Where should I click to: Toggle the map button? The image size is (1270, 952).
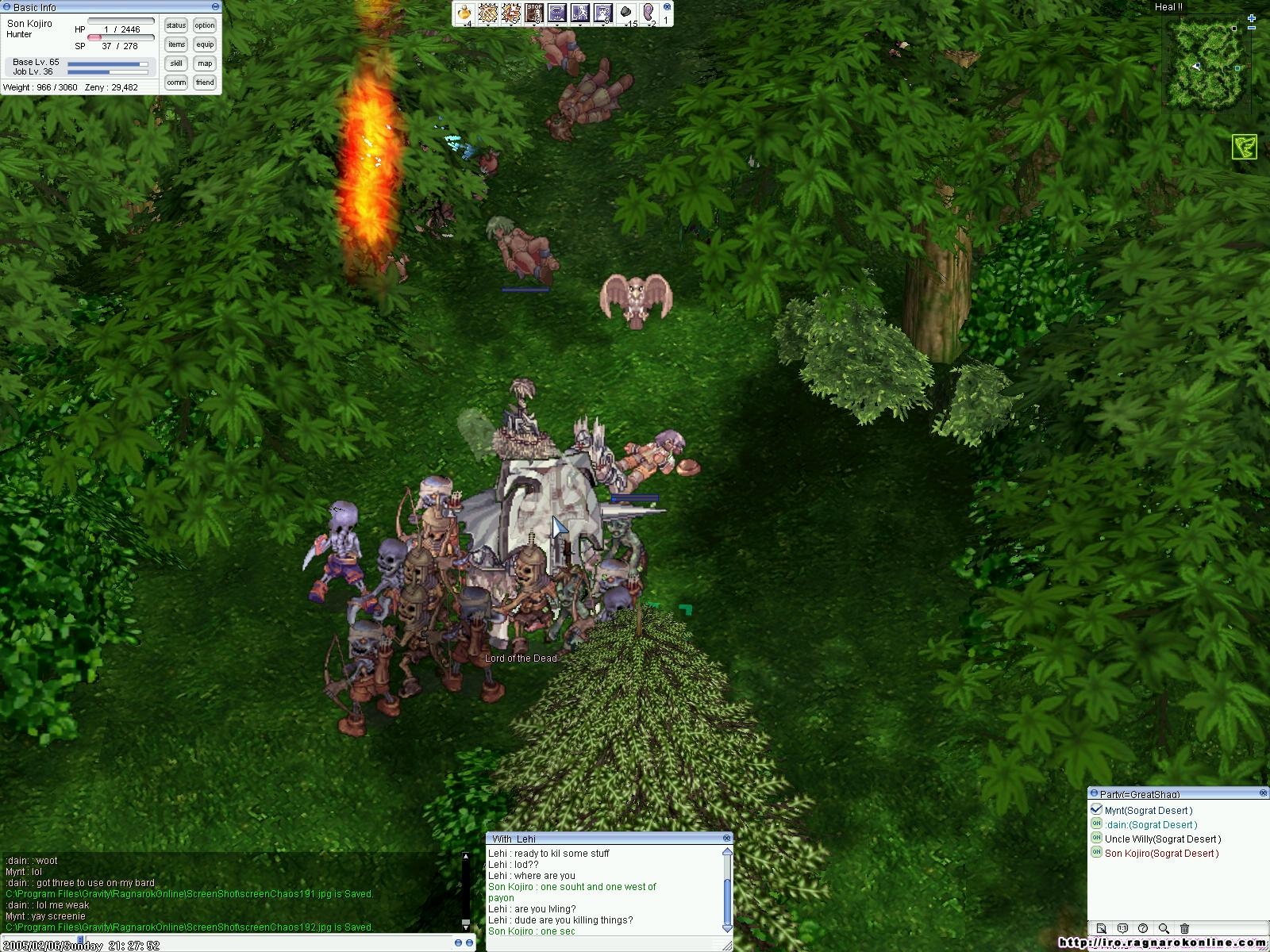click(x=205, y=63)
